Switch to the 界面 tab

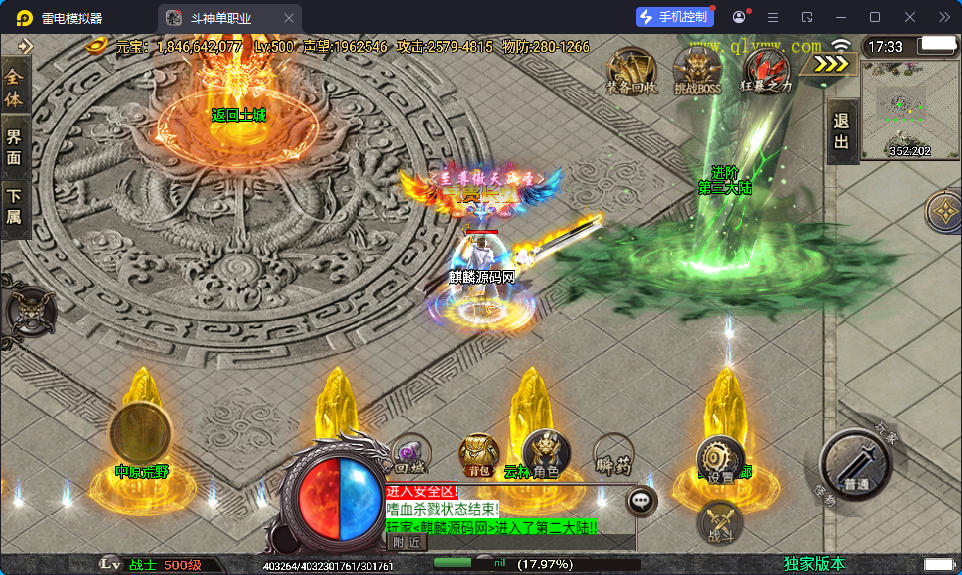14,146
